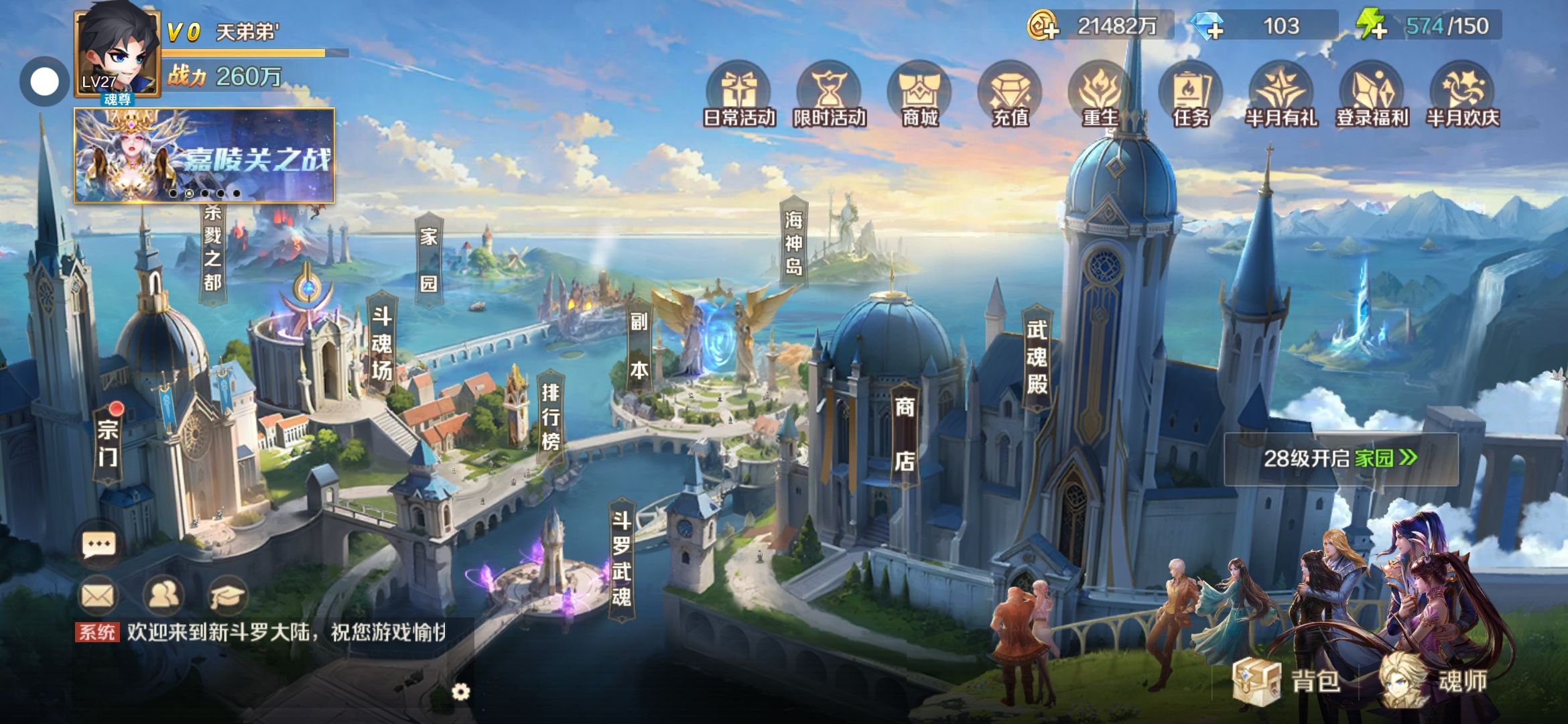Enter the 宗门 sect building

click(108, 444)
